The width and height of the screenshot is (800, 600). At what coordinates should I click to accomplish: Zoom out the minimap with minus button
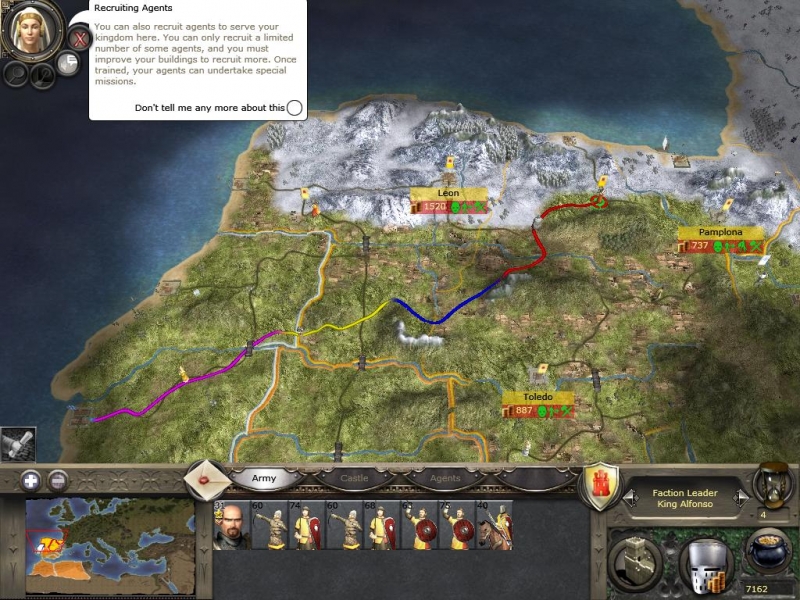(58, 480)
